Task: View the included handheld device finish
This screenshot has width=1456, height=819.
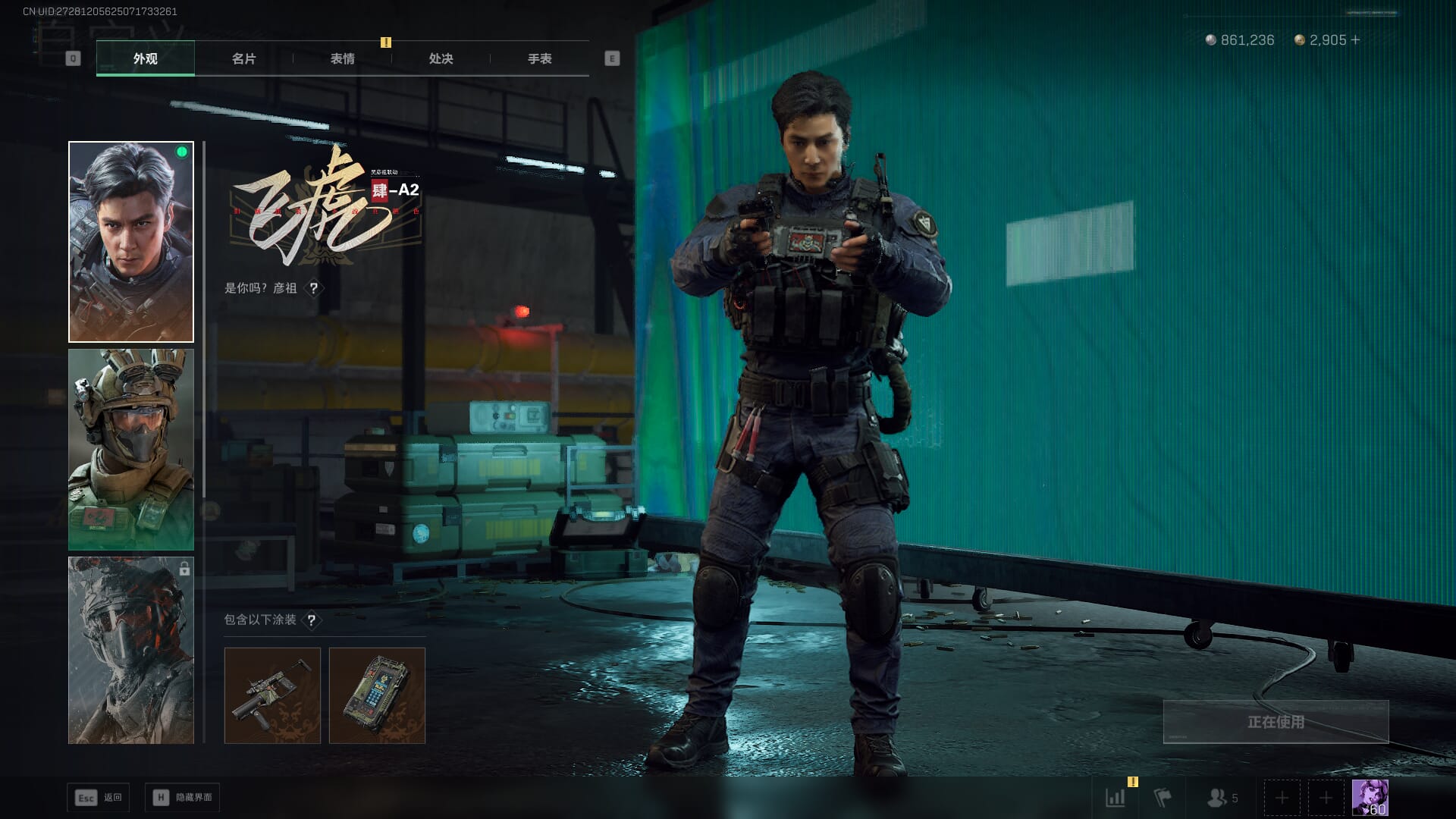Action: 377,695
